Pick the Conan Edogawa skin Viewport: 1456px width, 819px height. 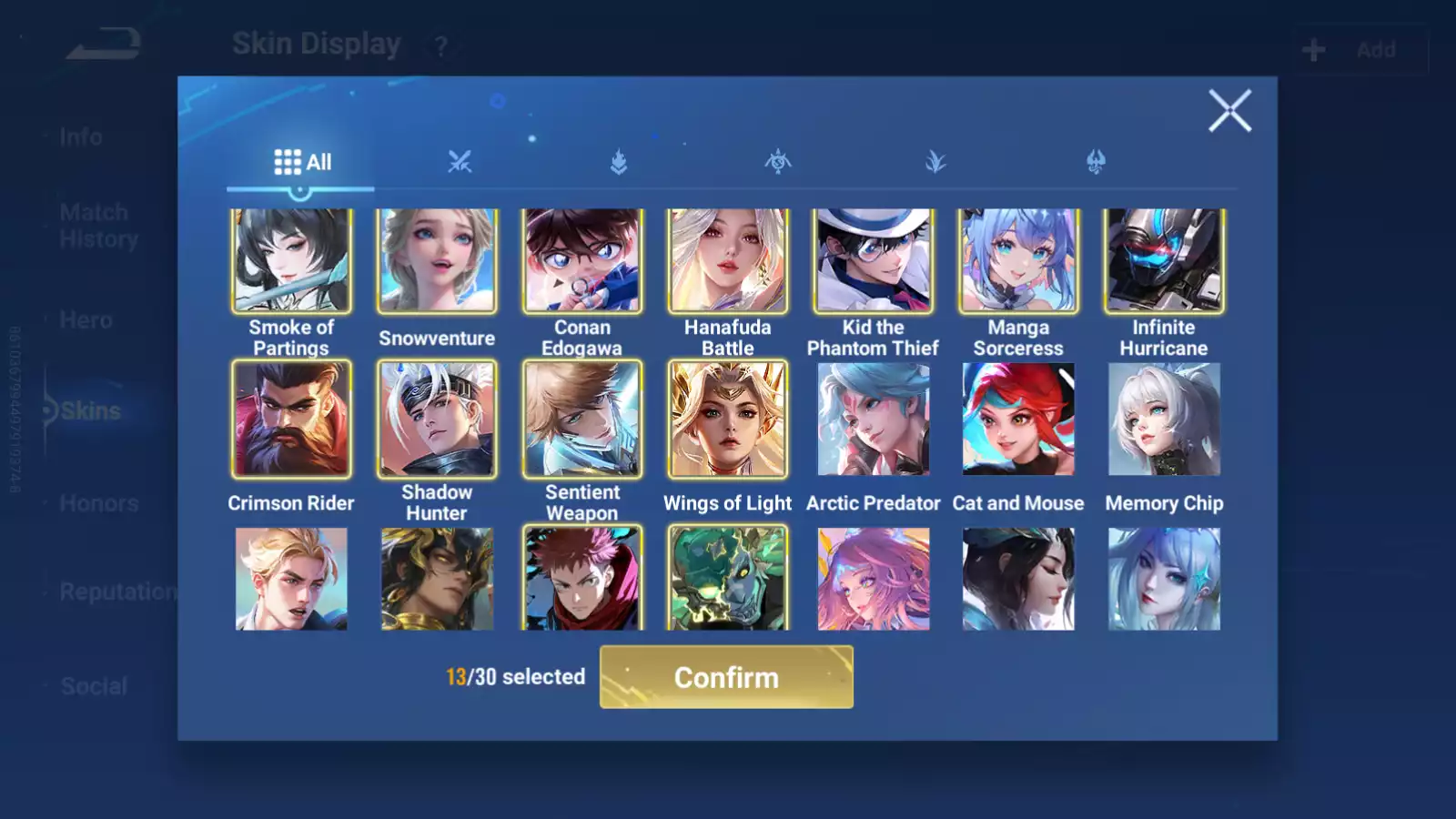click(x=582, y=260)
